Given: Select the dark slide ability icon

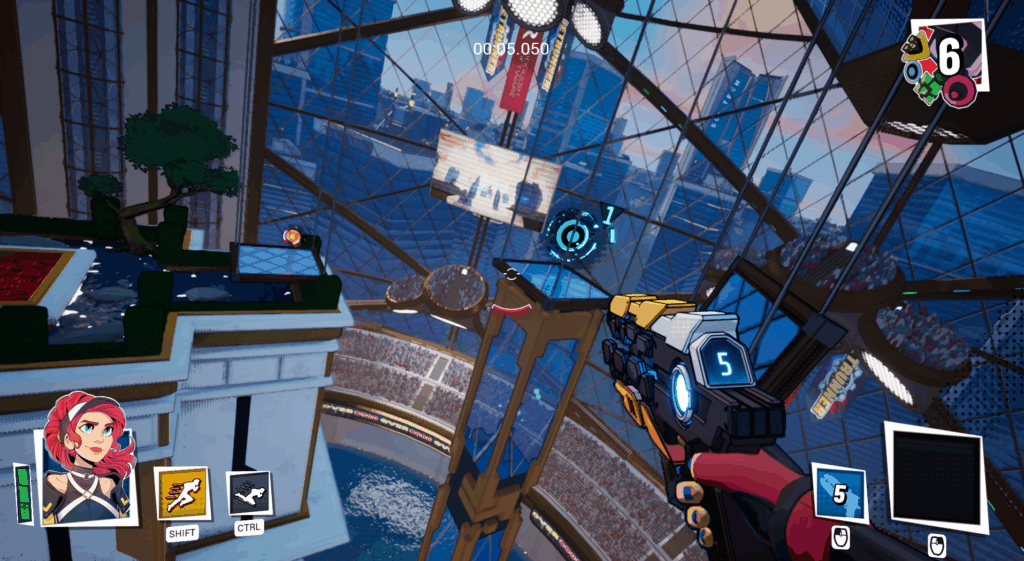Looking at the screenshot, I should coord(249,492).
